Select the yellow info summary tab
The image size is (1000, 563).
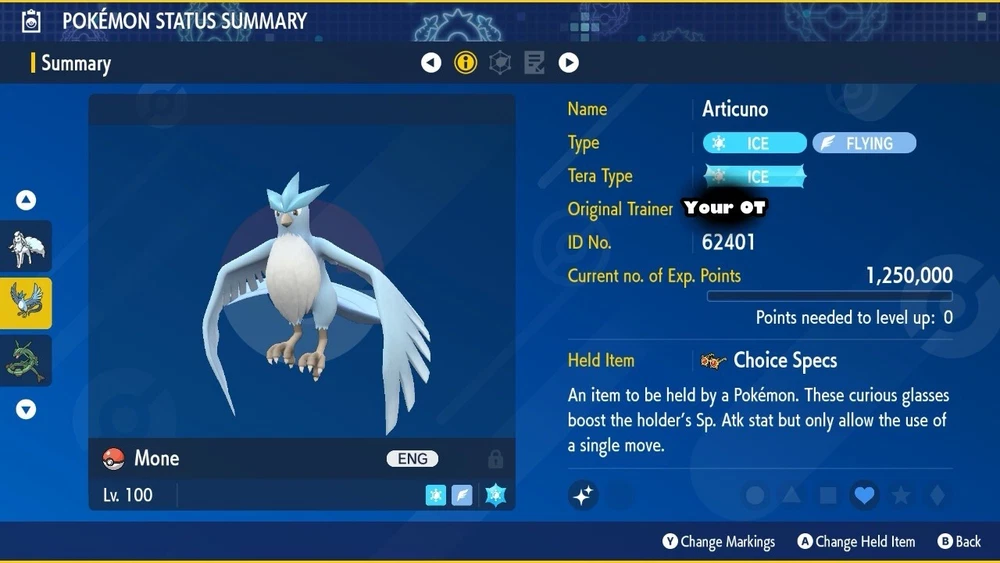point(466,63)
